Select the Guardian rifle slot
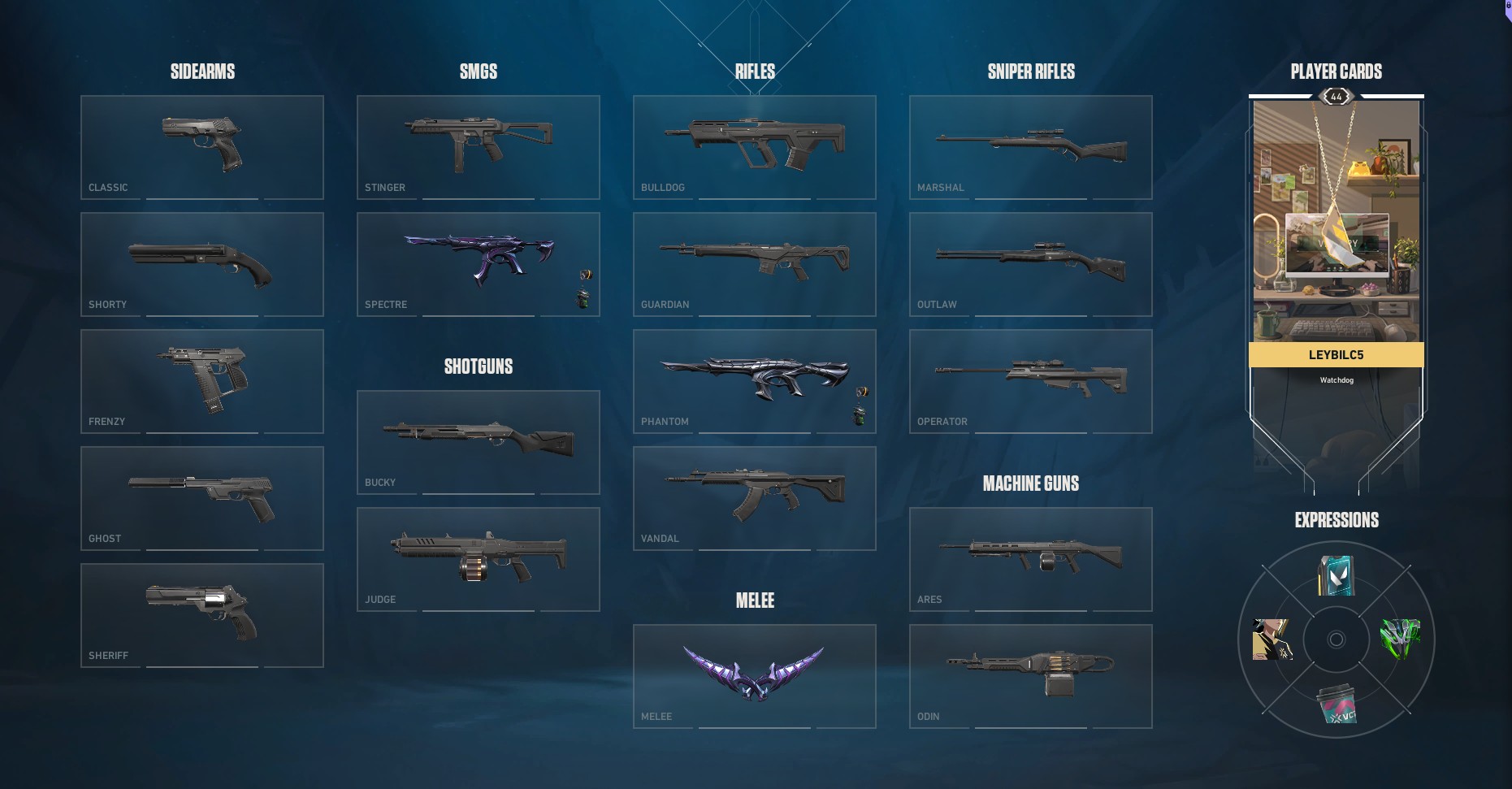The width and height of the screenshot is (1512, 789). 754,264
